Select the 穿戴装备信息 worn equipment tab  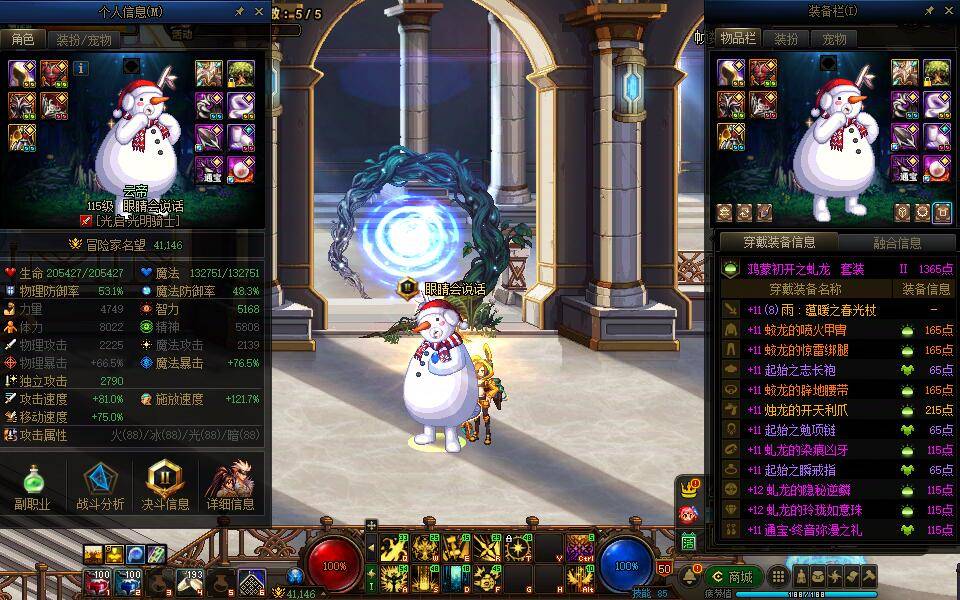(x=779, y=243)
